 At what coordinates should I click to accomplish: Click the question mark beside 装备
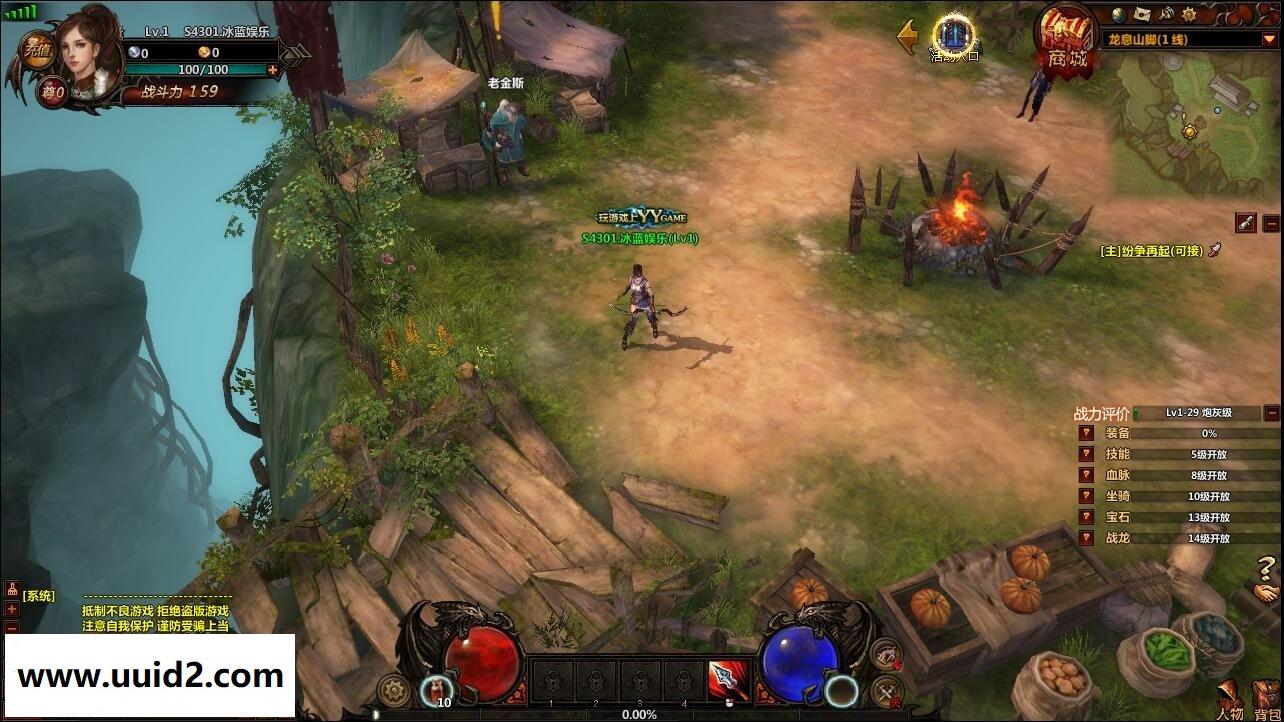[1086, 433]
